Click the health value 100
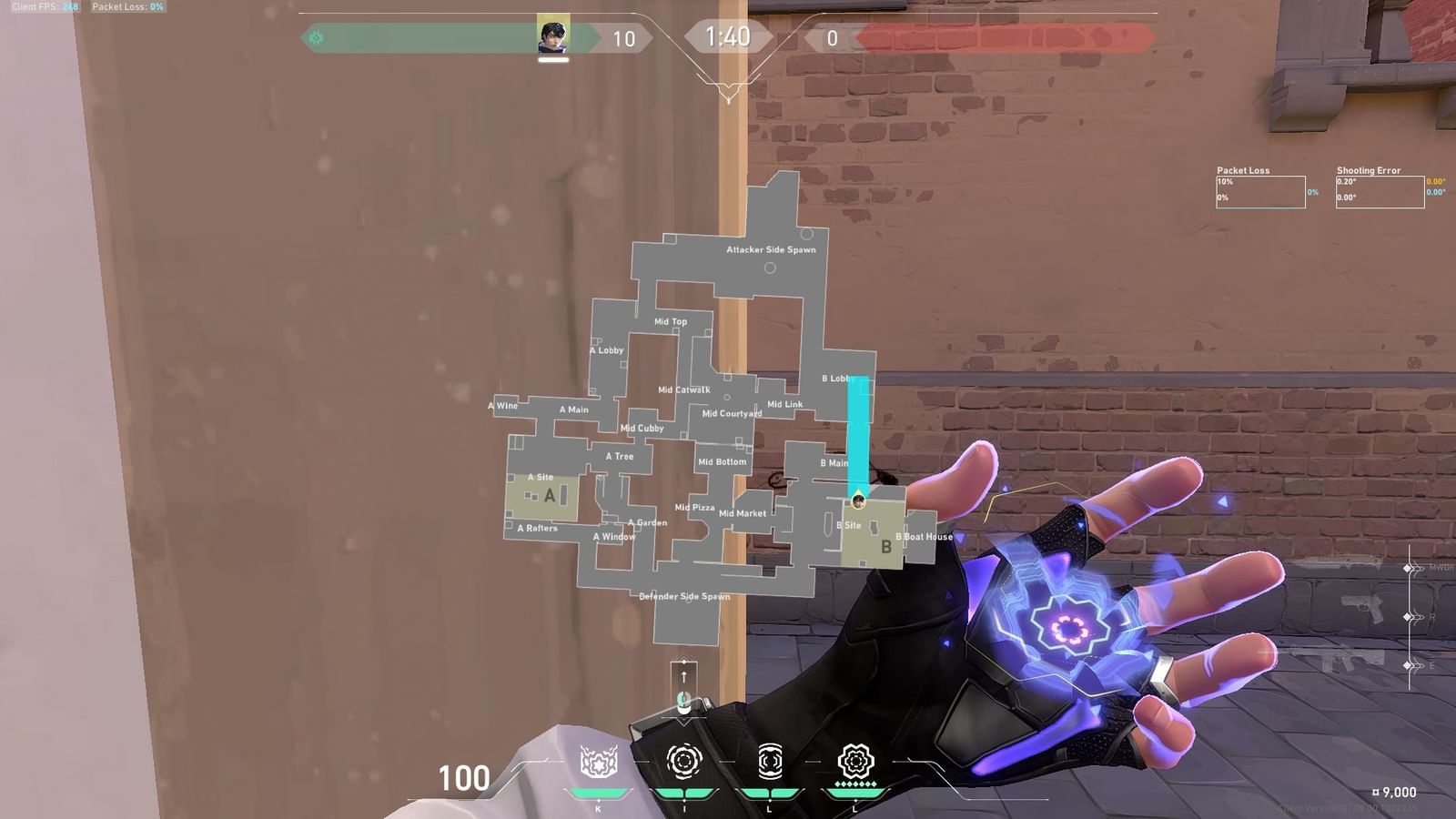This screenshot has height=819, width=1456. tap(464, 778)
